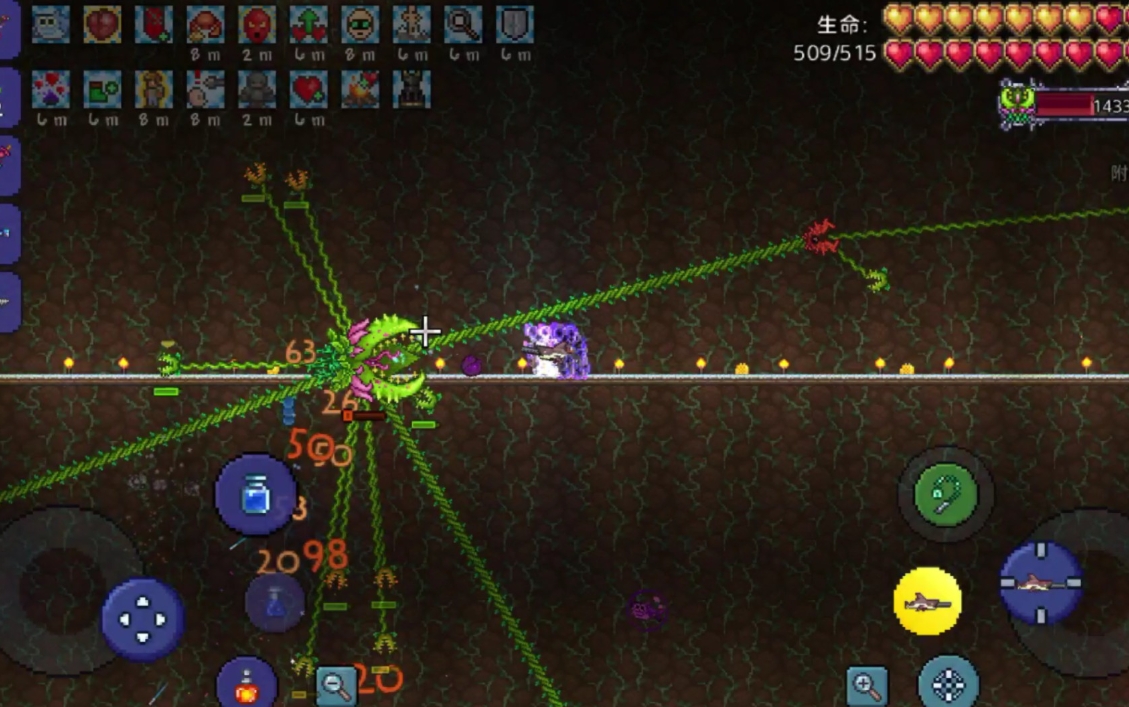
Task: Tap the green arrow hearts Lifeforce buff
Action: pyautogui.click(x=308, y=25)
